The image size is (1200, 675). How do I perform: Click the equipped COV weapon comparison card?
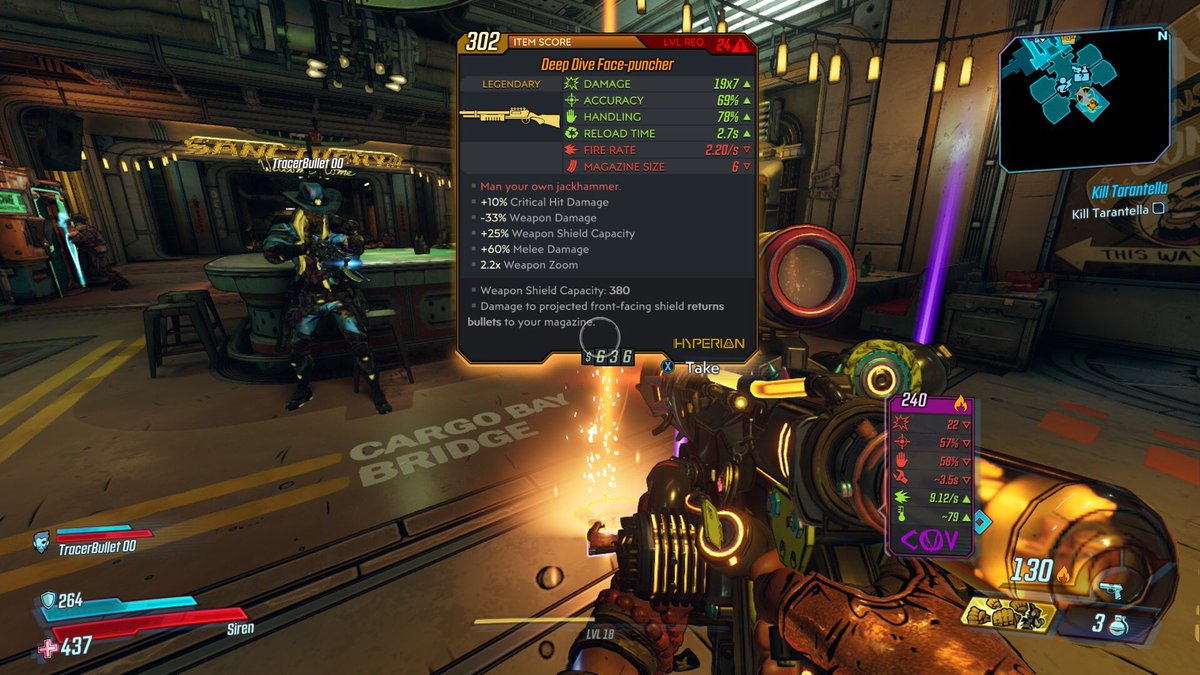click(x=931, y=475)
